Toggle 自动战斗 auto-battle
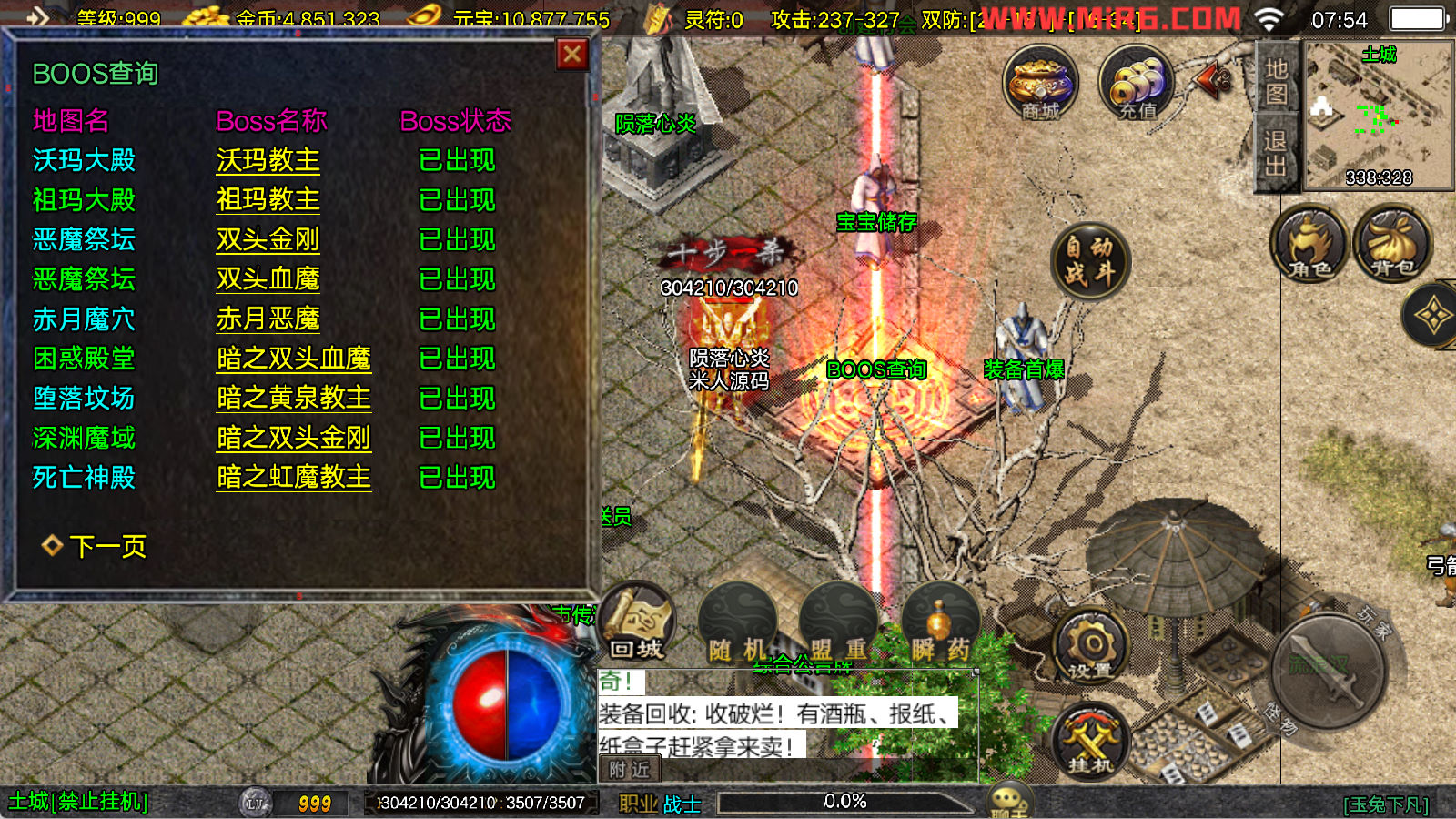Viewport: 1456px width, 819px height. (1089, 261)
